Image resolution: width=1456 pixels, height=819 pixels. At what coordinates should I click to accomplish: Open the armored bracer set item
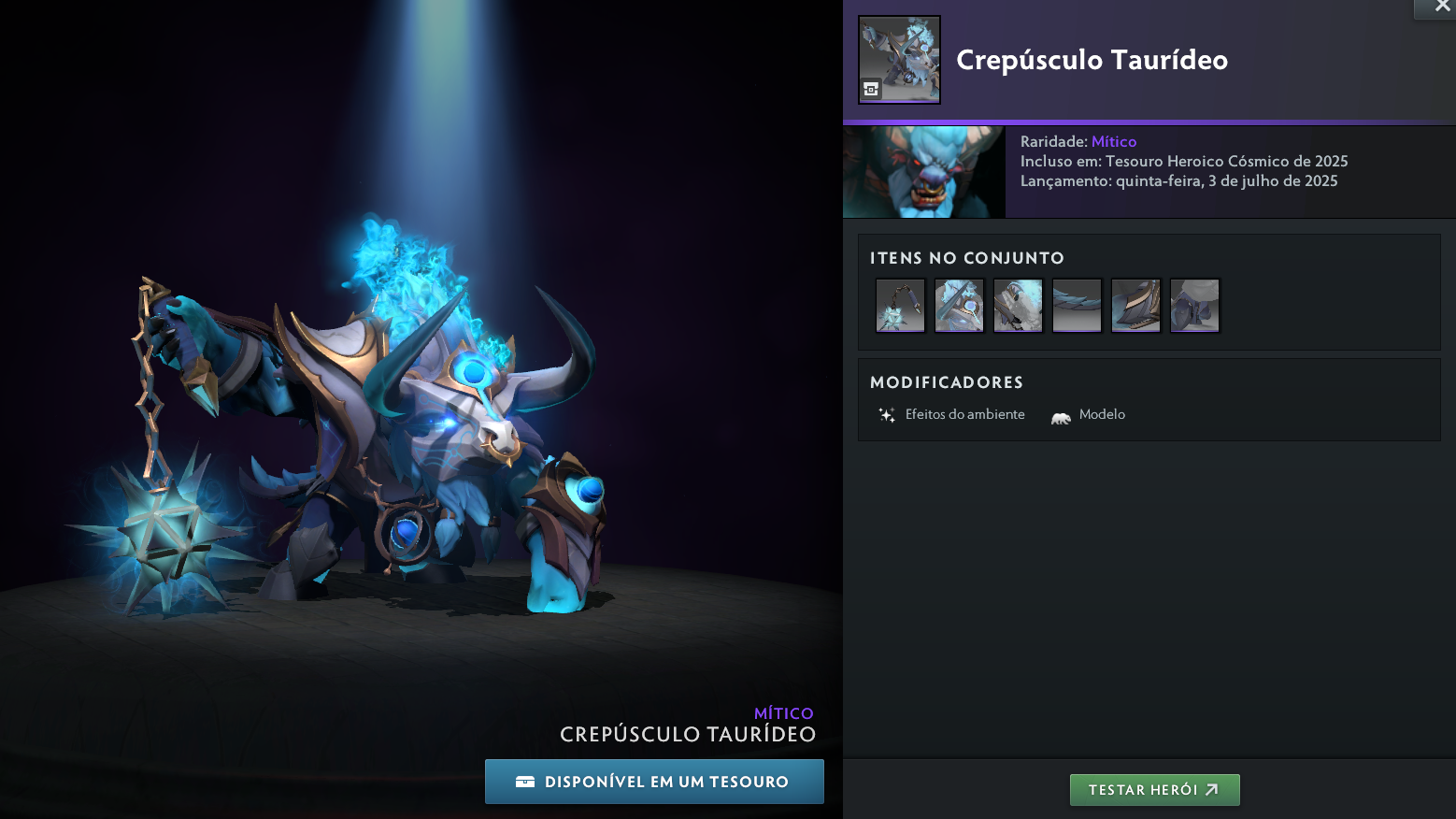1135,305
